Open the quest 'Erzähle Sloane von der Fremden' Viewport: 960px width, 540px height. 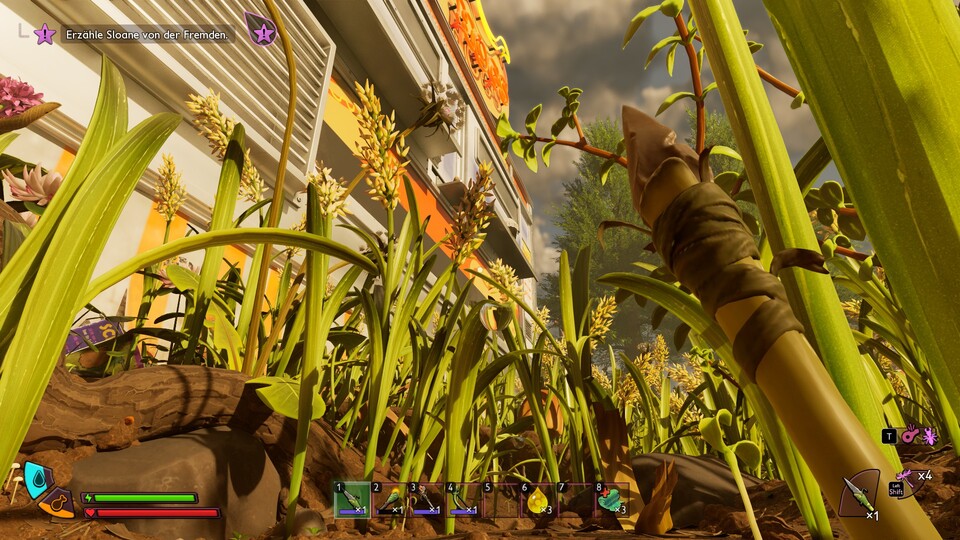(147, 35)
